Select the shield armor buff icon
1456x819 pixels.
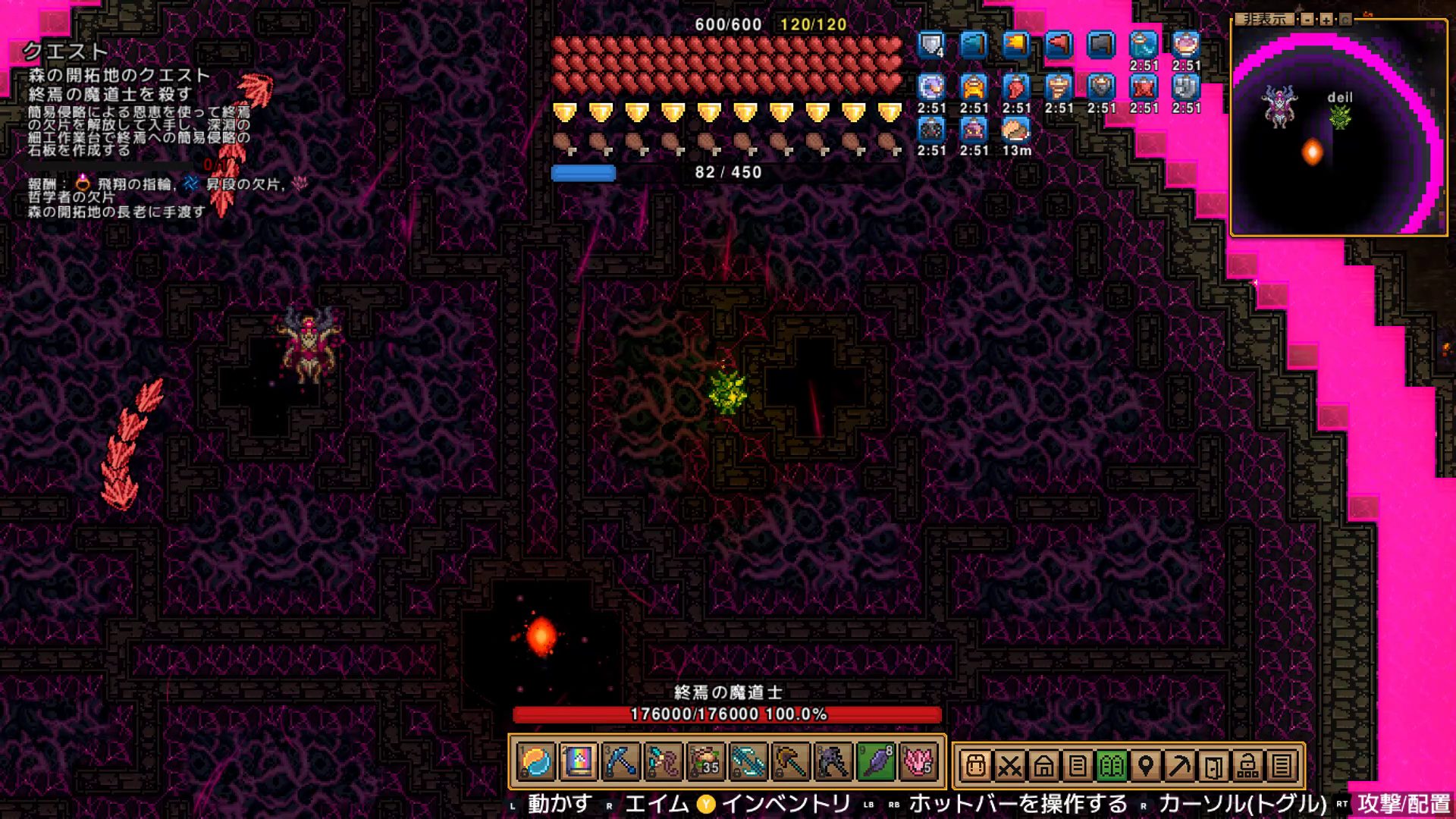click(x=931, y=45)
